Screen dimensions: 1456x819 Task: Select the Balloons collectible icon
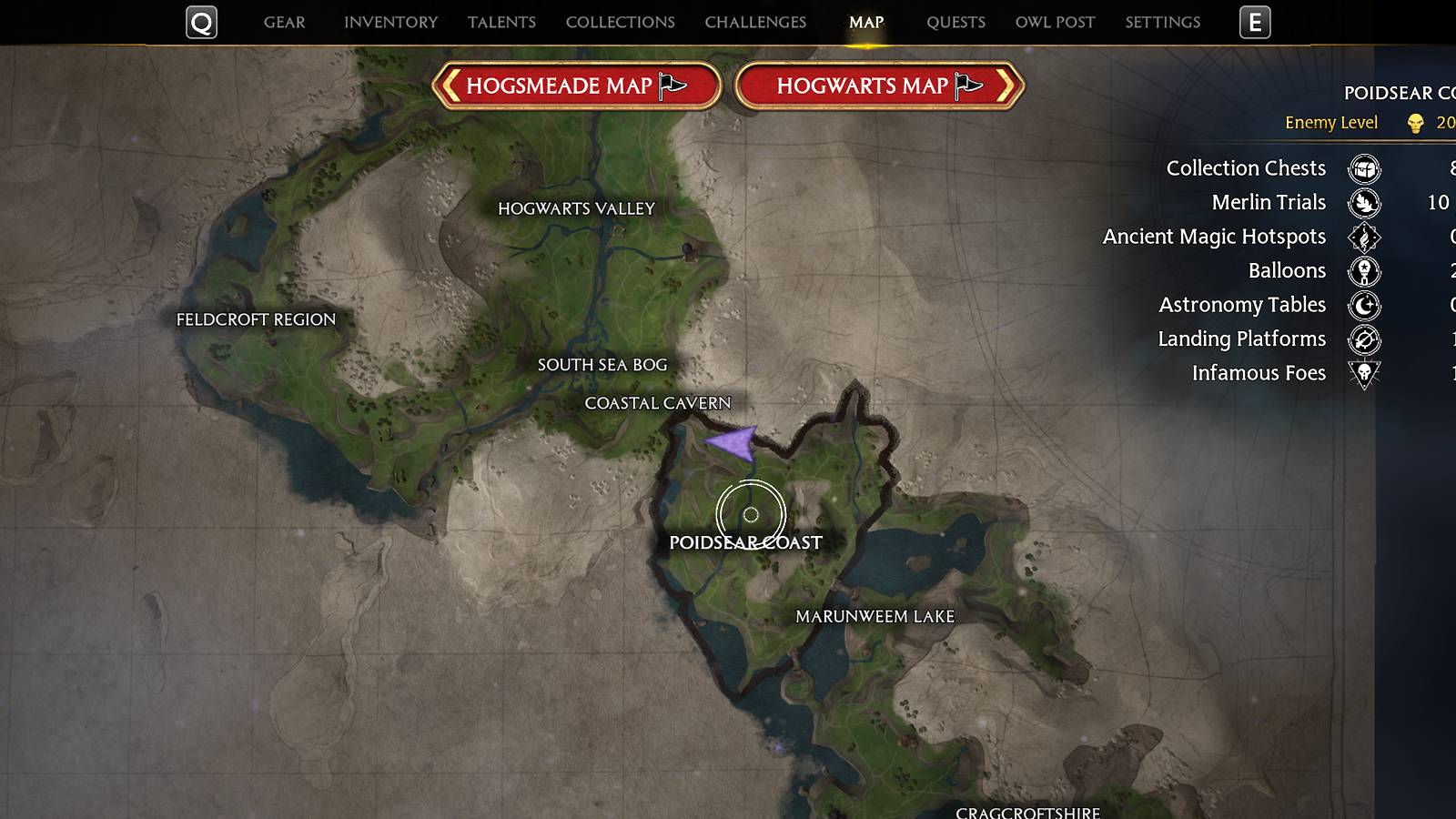[1363, 271]
